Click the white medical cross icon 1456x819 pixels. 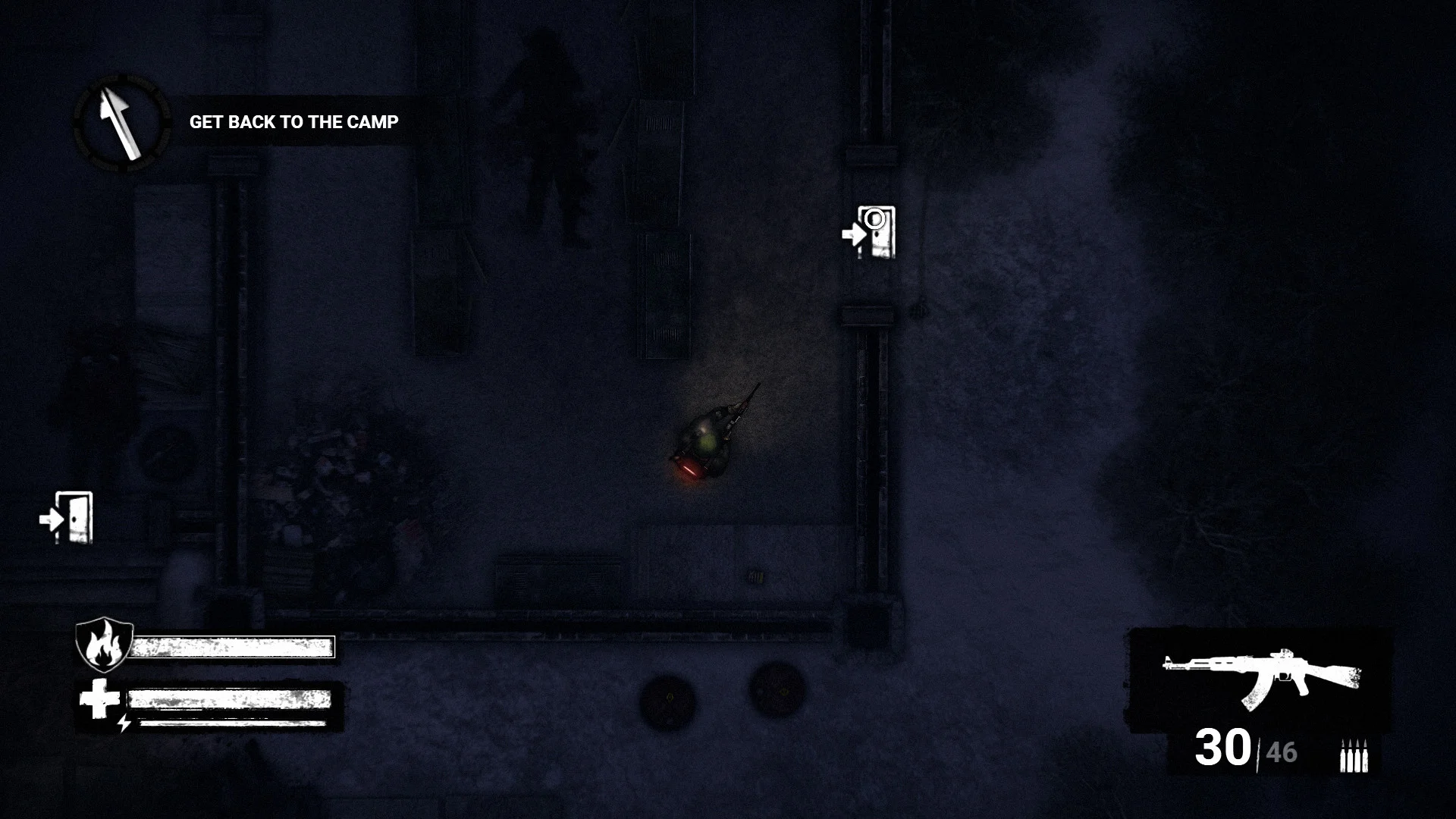tap(99, 698)
